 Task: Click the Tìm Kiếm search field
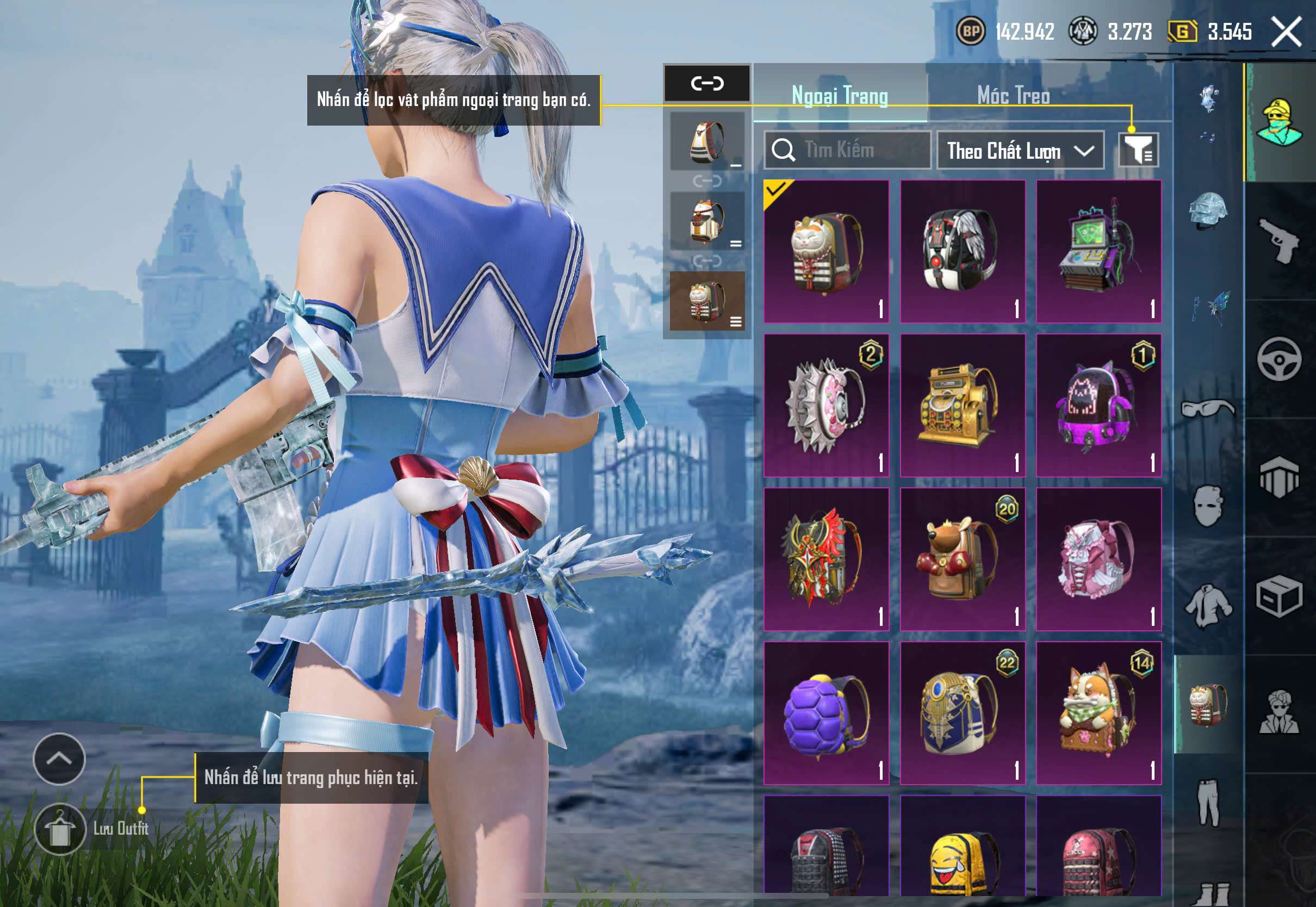point(848,150)
